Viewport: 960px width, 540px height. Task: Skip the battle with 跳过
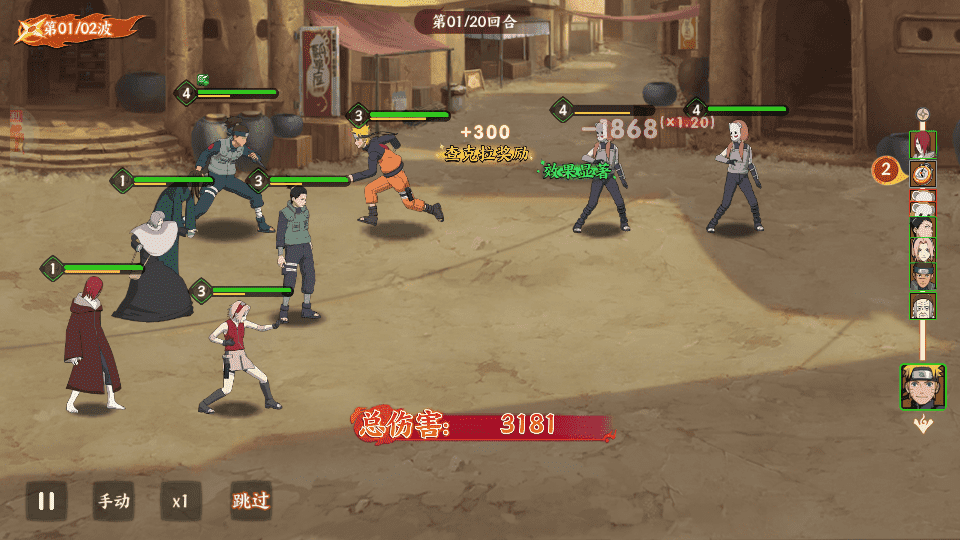250,501
